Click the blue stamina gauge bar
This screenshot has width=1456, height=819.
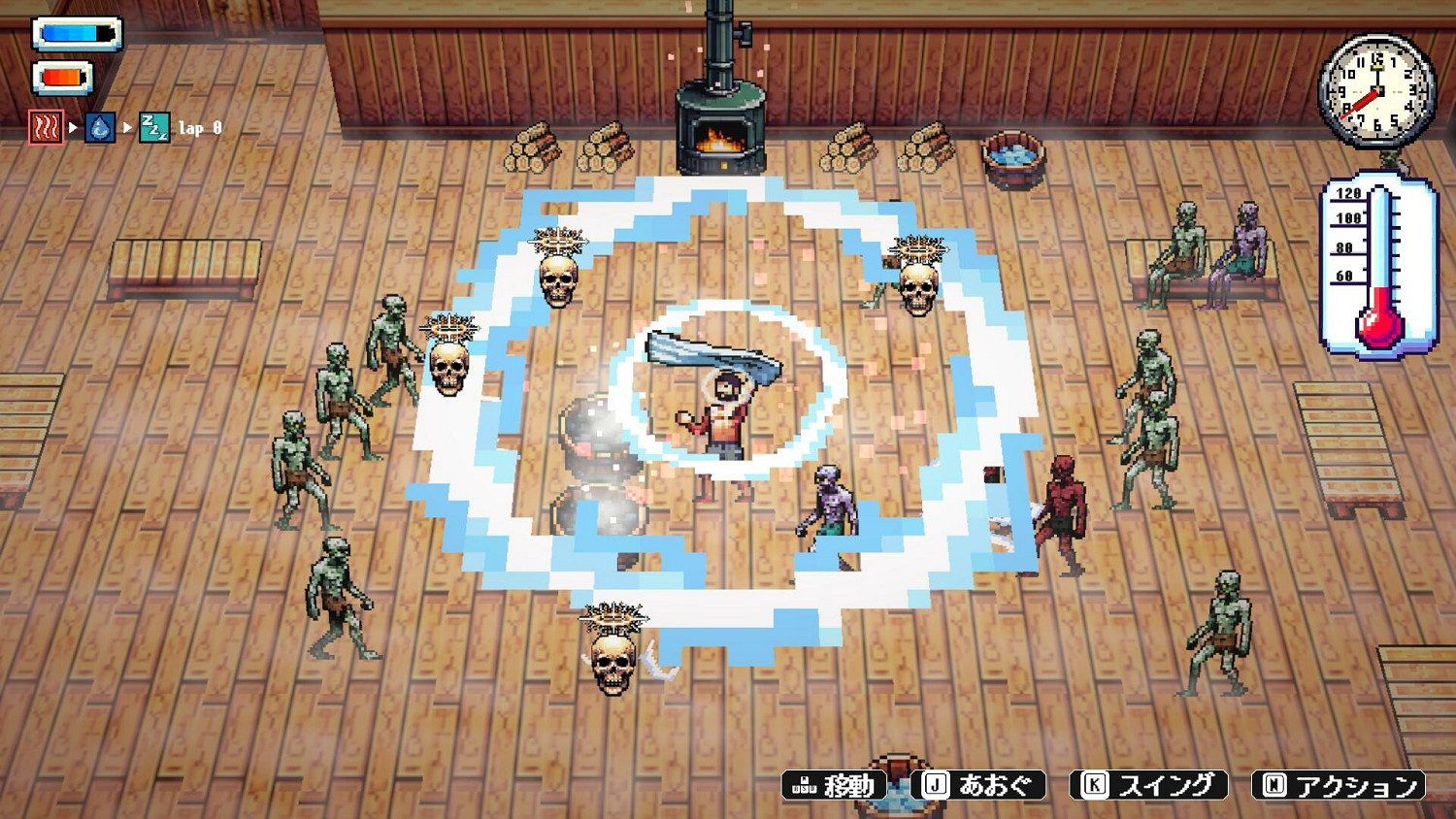tap(70, 35)
